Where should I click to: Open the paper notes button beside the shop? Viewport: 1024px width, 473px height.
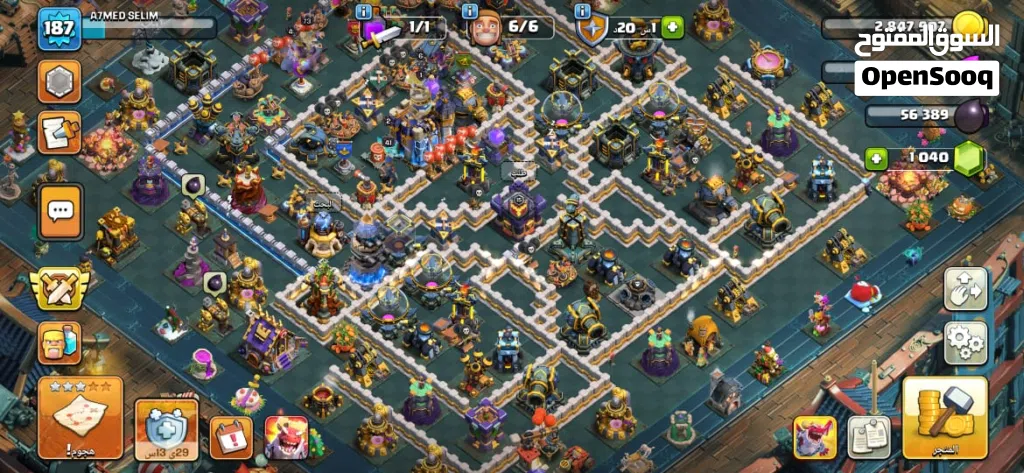[868, 435]
